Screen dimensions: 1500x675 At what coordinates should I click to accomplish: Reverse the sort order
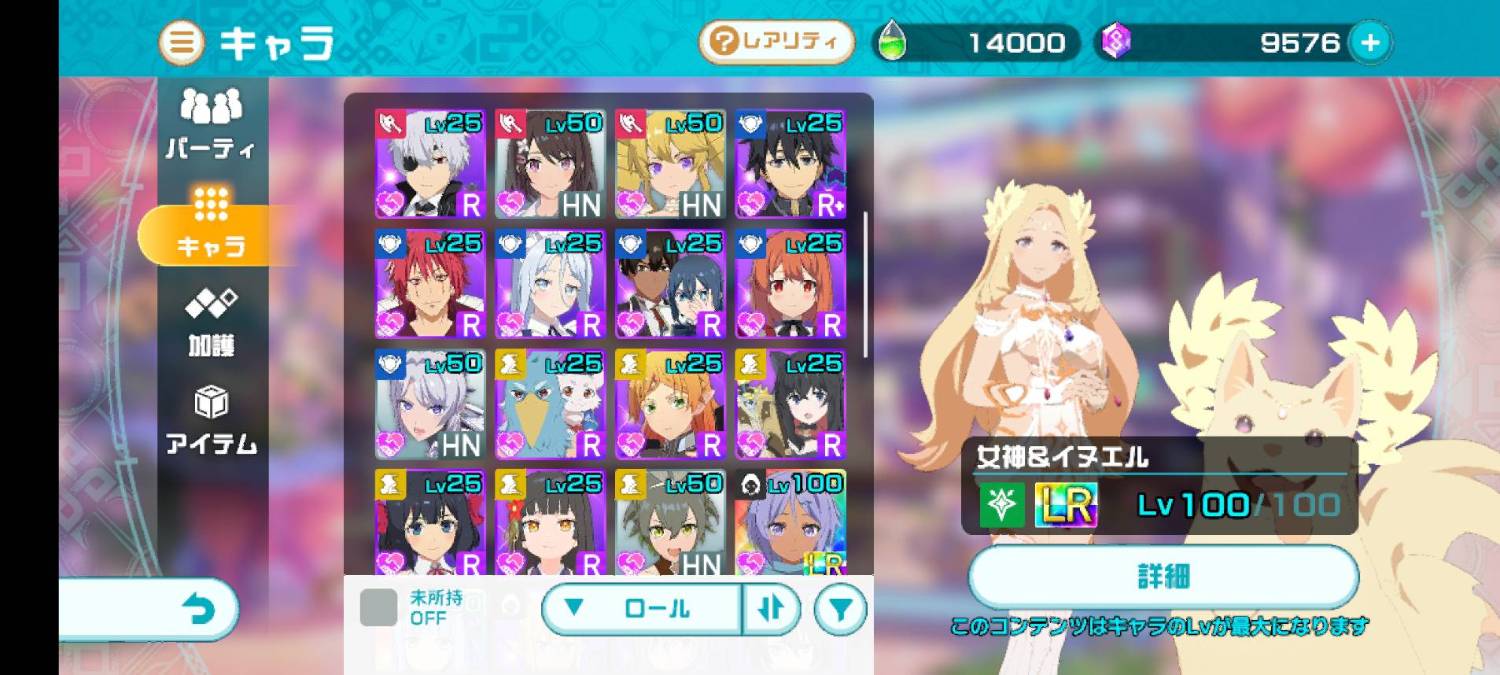coord(771,609)
